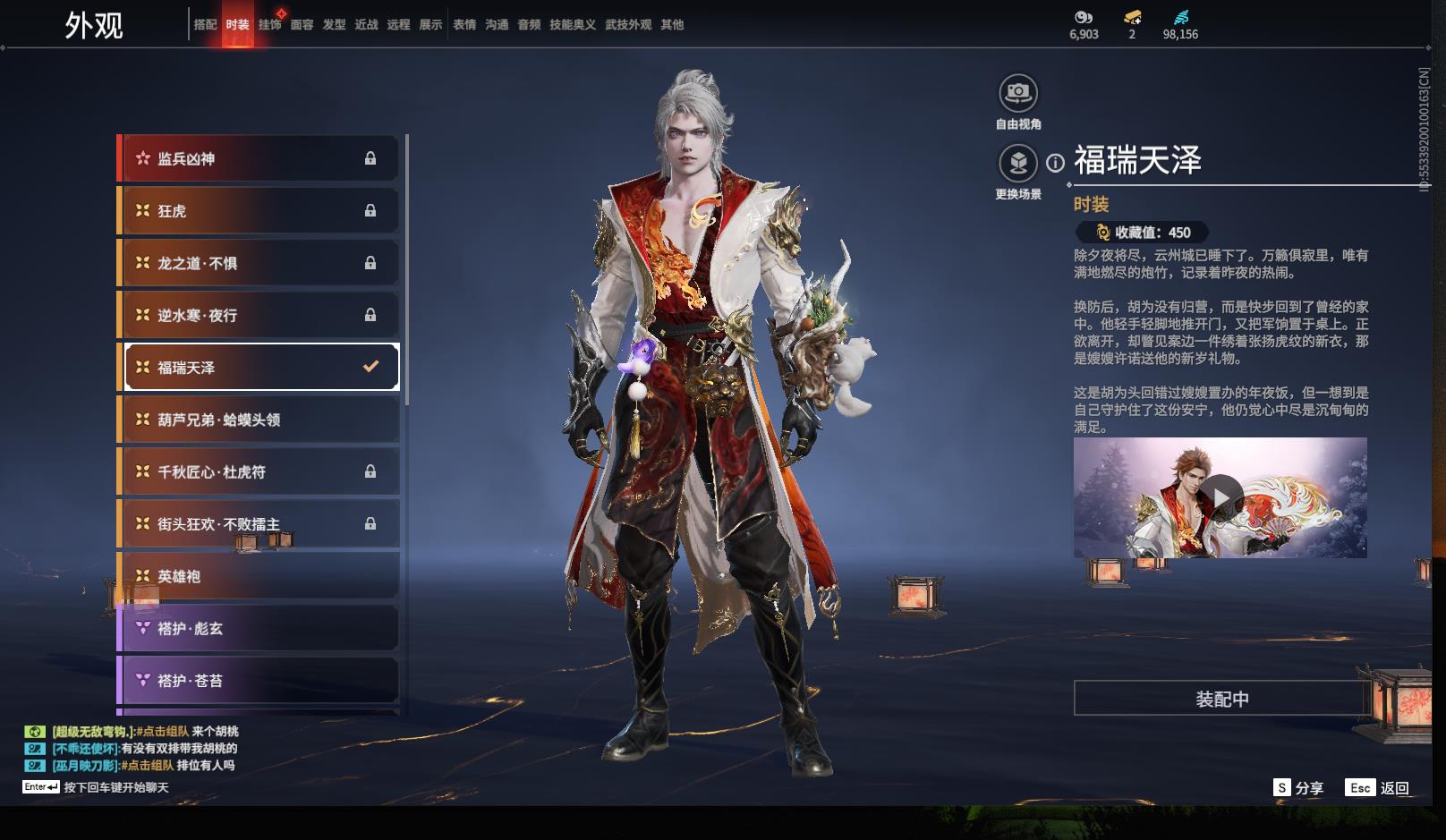Image resolution: width=1446 pixels, height=840 pixels.
Task: Switch to the 面容 face tab
Action: 302,25
